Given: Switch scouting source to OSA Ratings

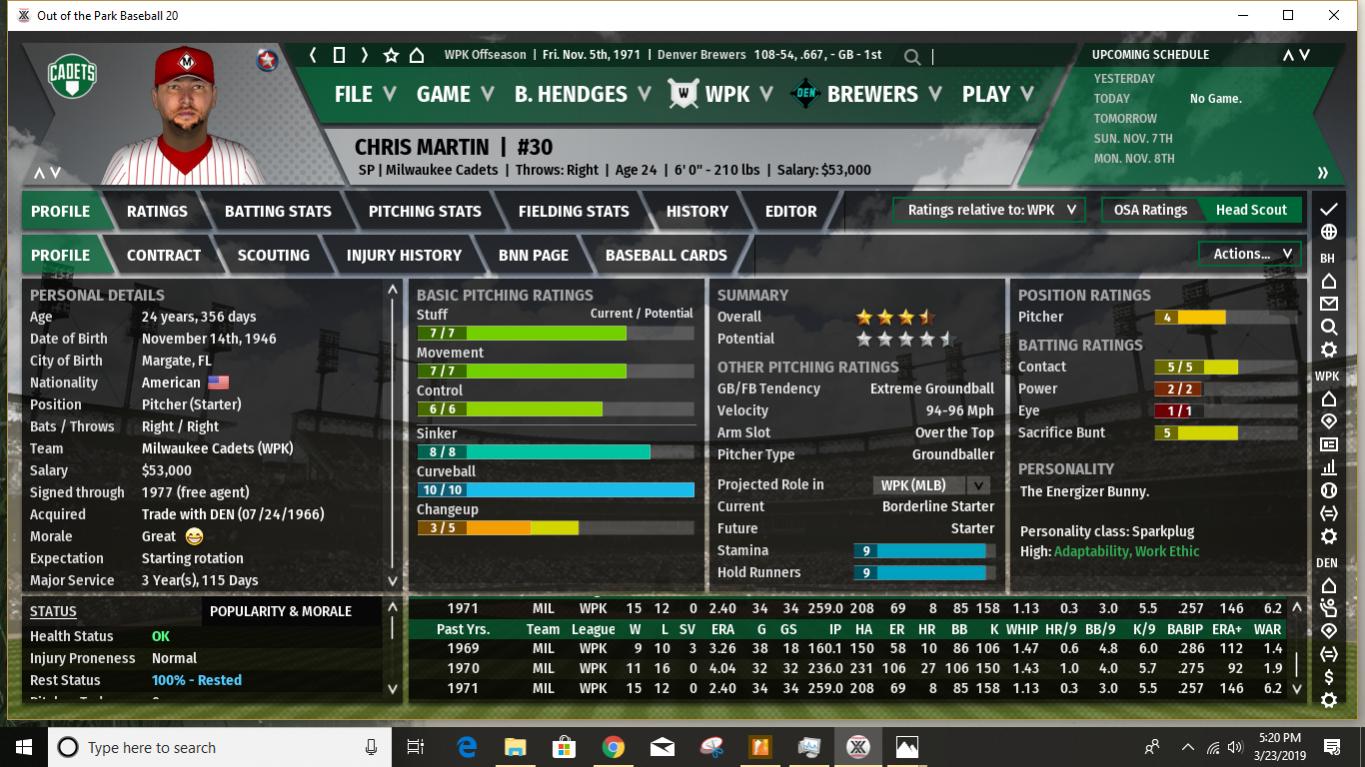Looking at the screenshot, I should click(x=1150, y=210).
